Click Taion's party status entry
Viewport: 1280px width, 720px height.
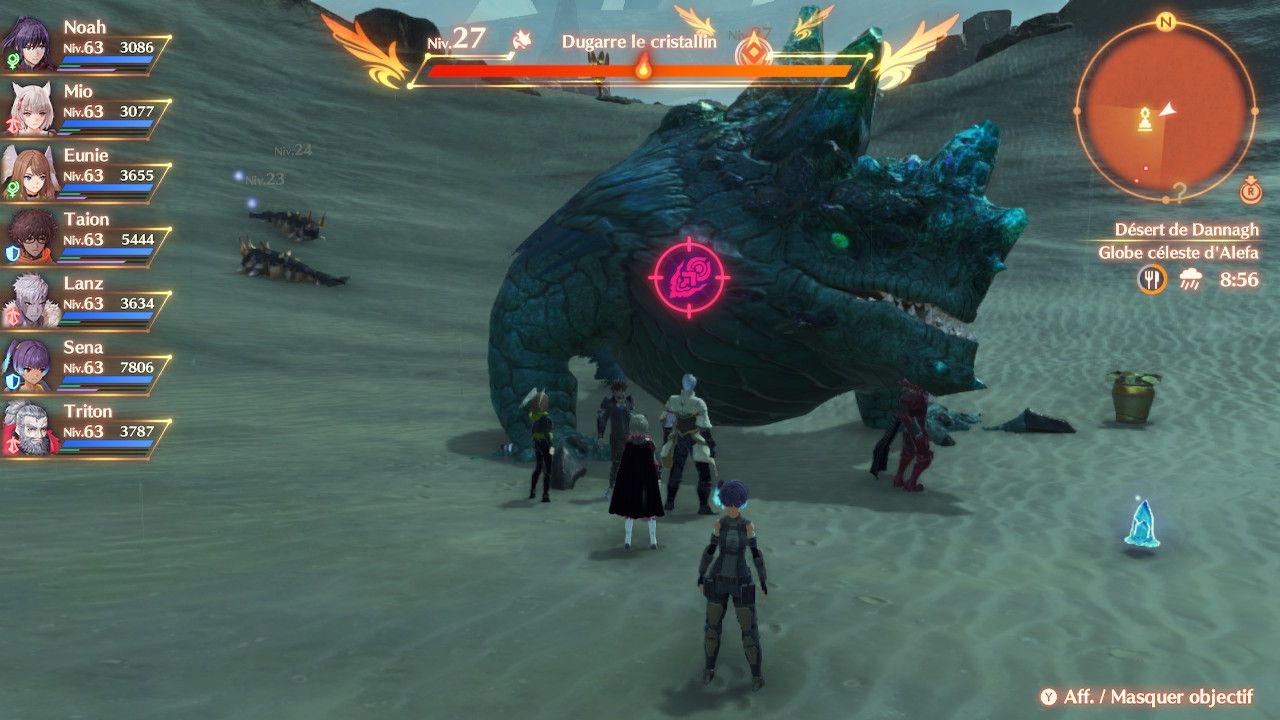(85, 235)
